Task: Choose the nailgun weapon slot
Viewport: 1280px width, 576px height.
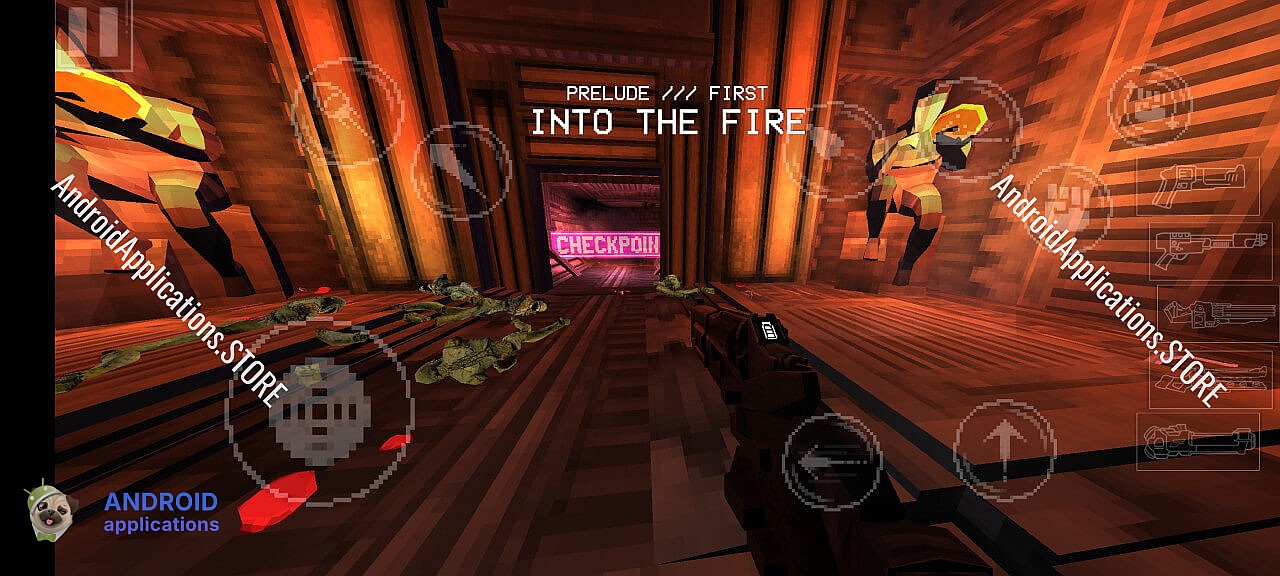Action: pyautogui.click(x=1217, y=313)
